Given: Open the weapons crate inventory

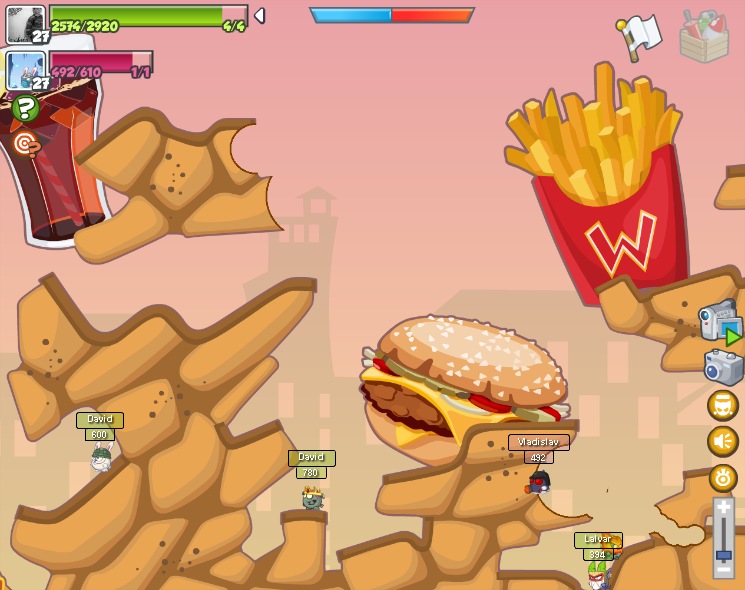Looking at the screenshot, I should [704, 36].
